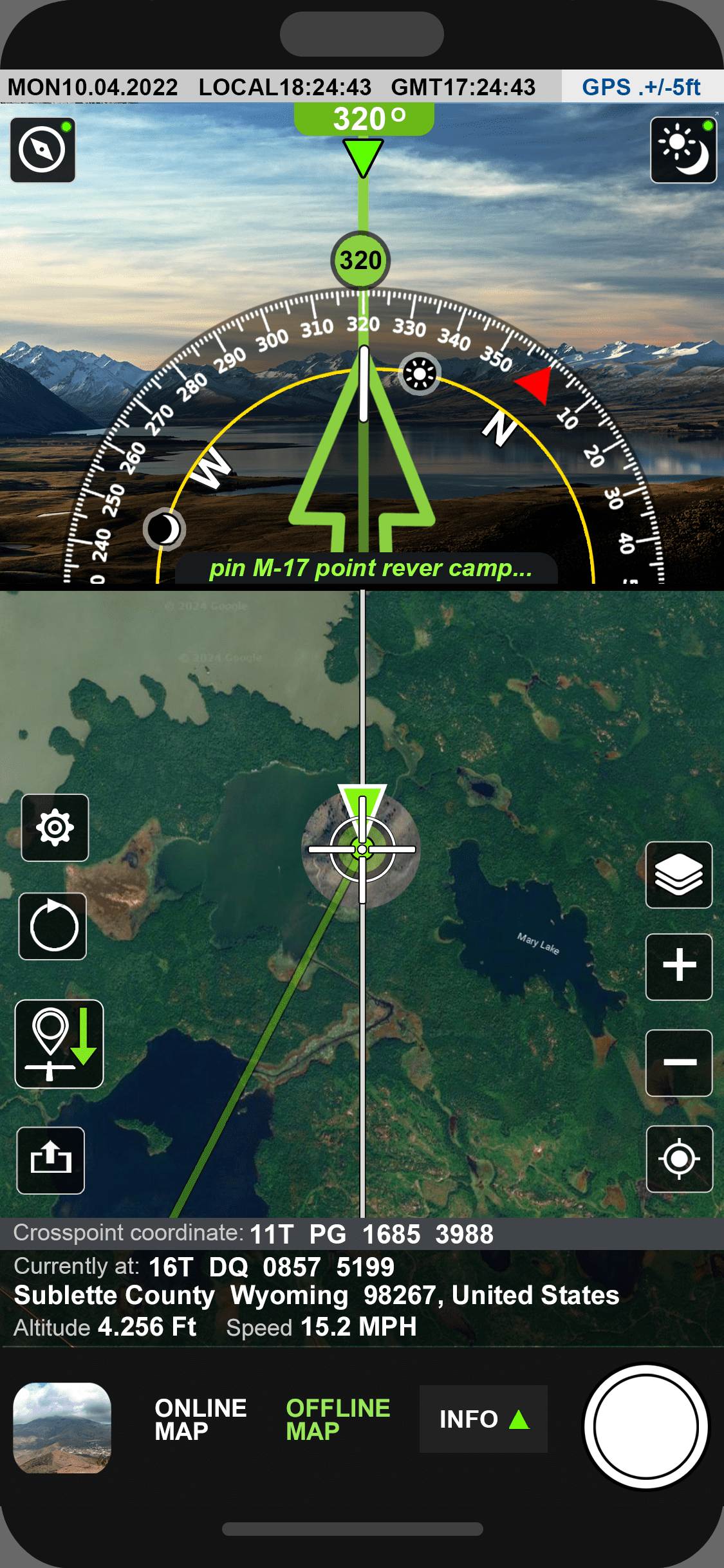Tap the green 320° heading badge
The height and width of the screenshot is (1568, 724).
click(x=364, y=119)
